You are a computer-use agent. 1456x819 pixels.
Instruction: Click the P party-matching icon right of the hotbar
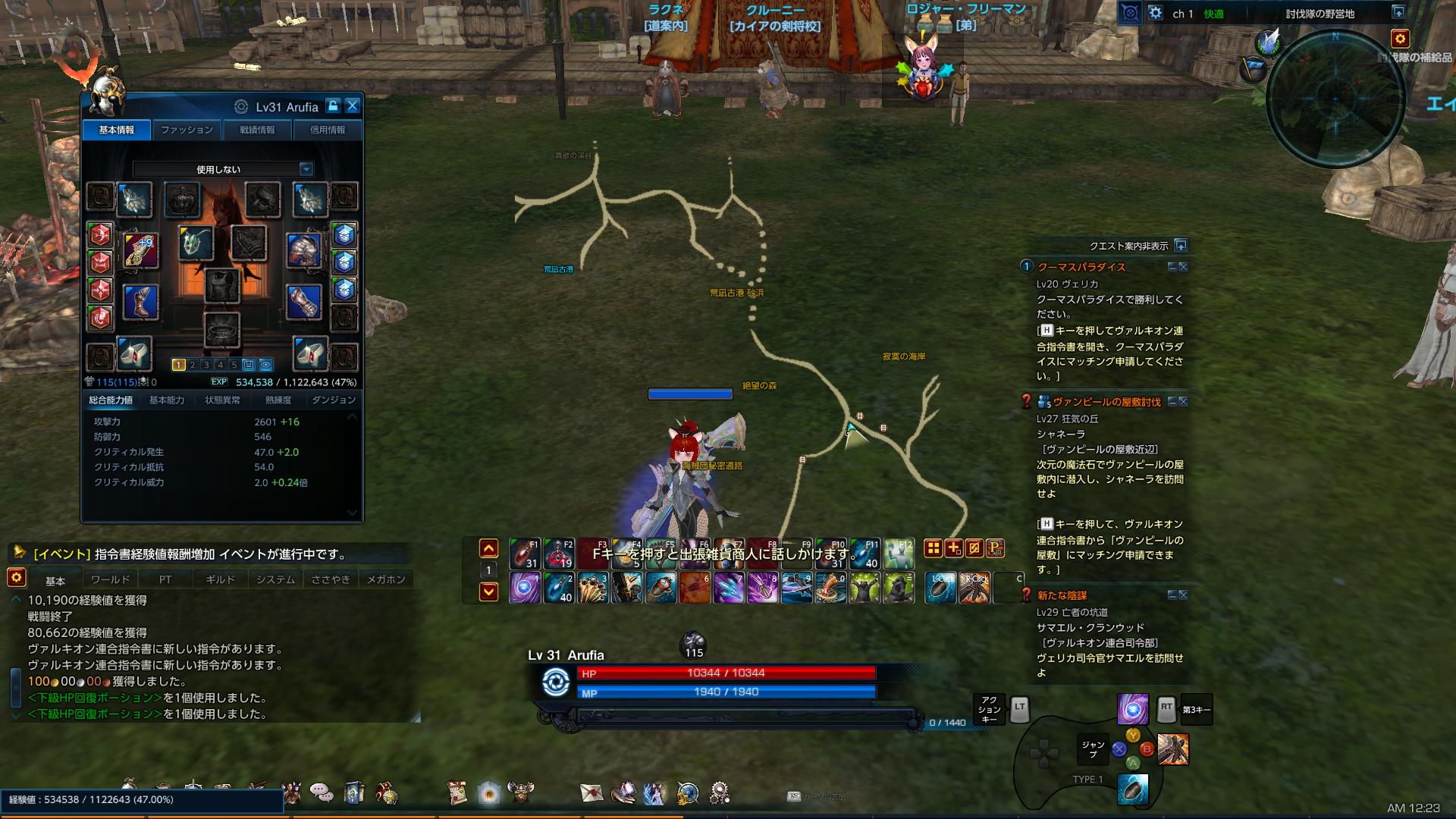point(995,548)
